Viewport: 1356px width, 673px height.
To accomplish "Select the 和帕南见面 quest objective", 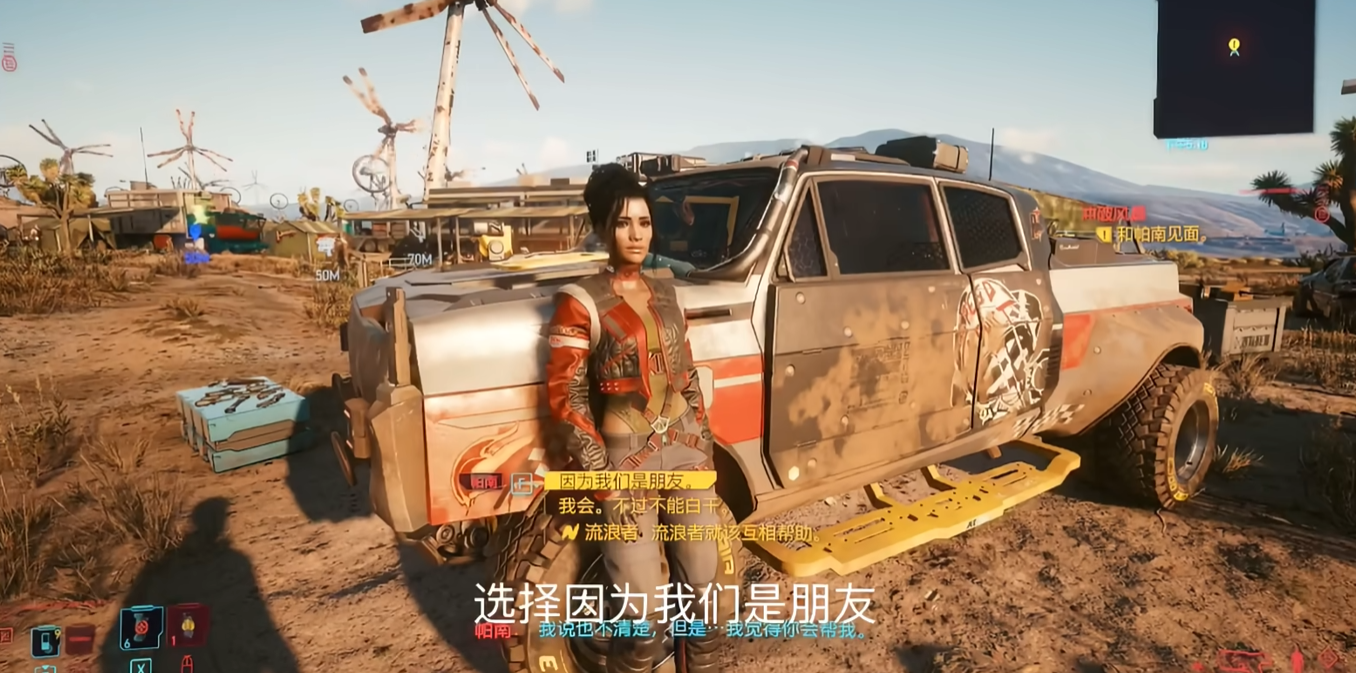I will click(x=1158, y=235).
